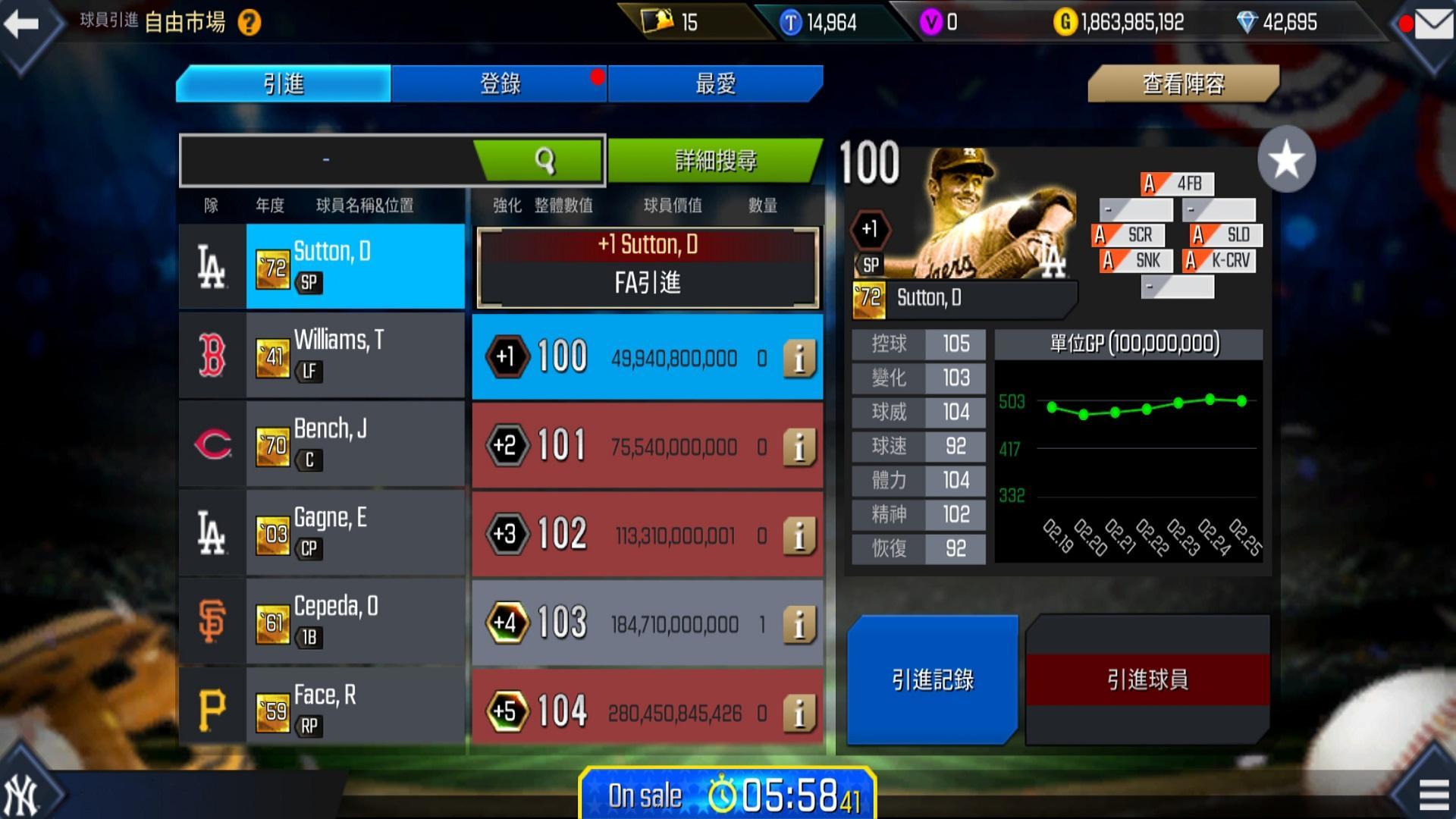Click the search magnifier icon
Screen dimensions: 1456x819
pos(544,160)
